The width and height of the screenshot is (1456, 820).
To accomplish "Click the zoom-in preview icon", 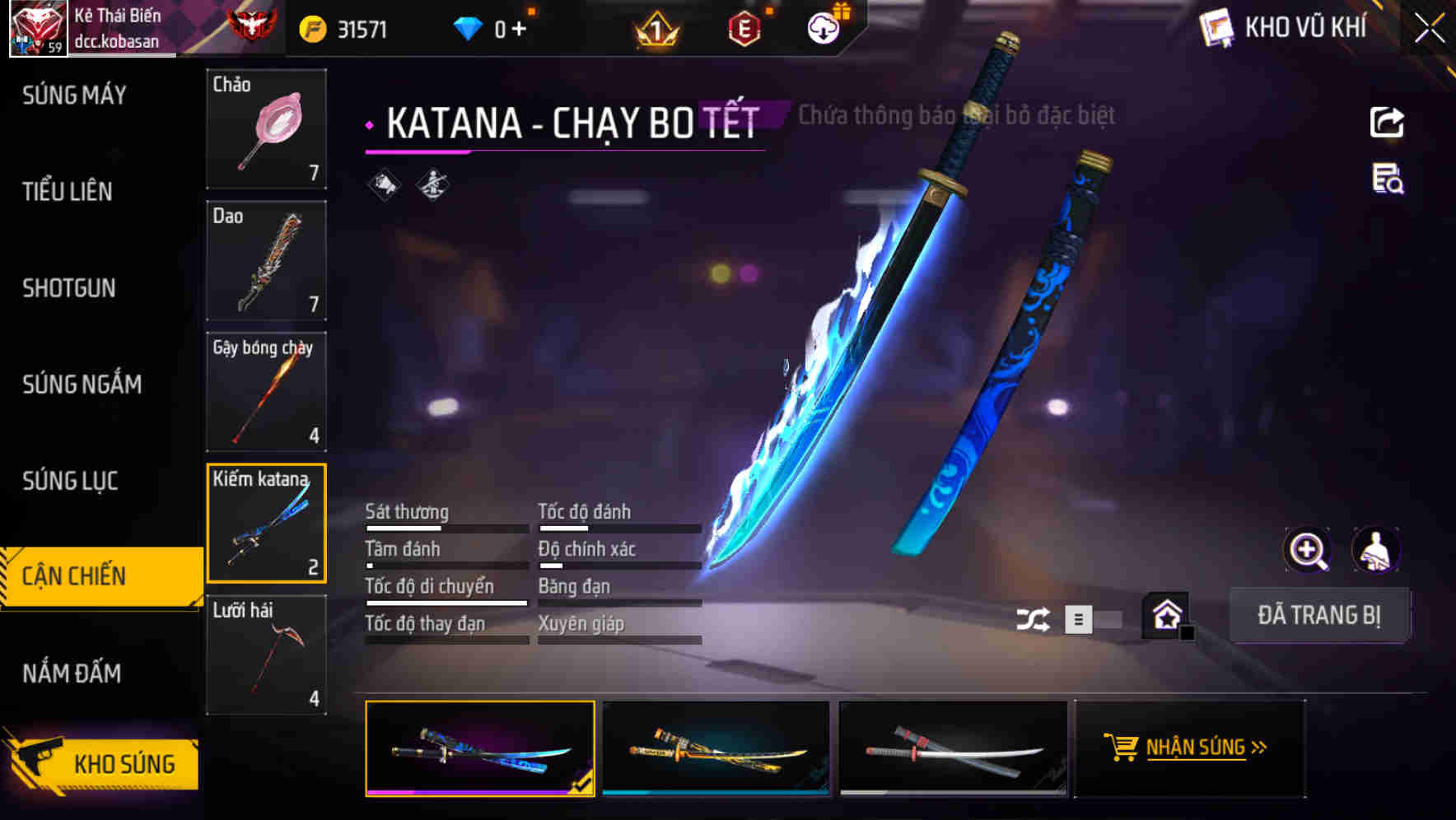I will point(1308,550).
